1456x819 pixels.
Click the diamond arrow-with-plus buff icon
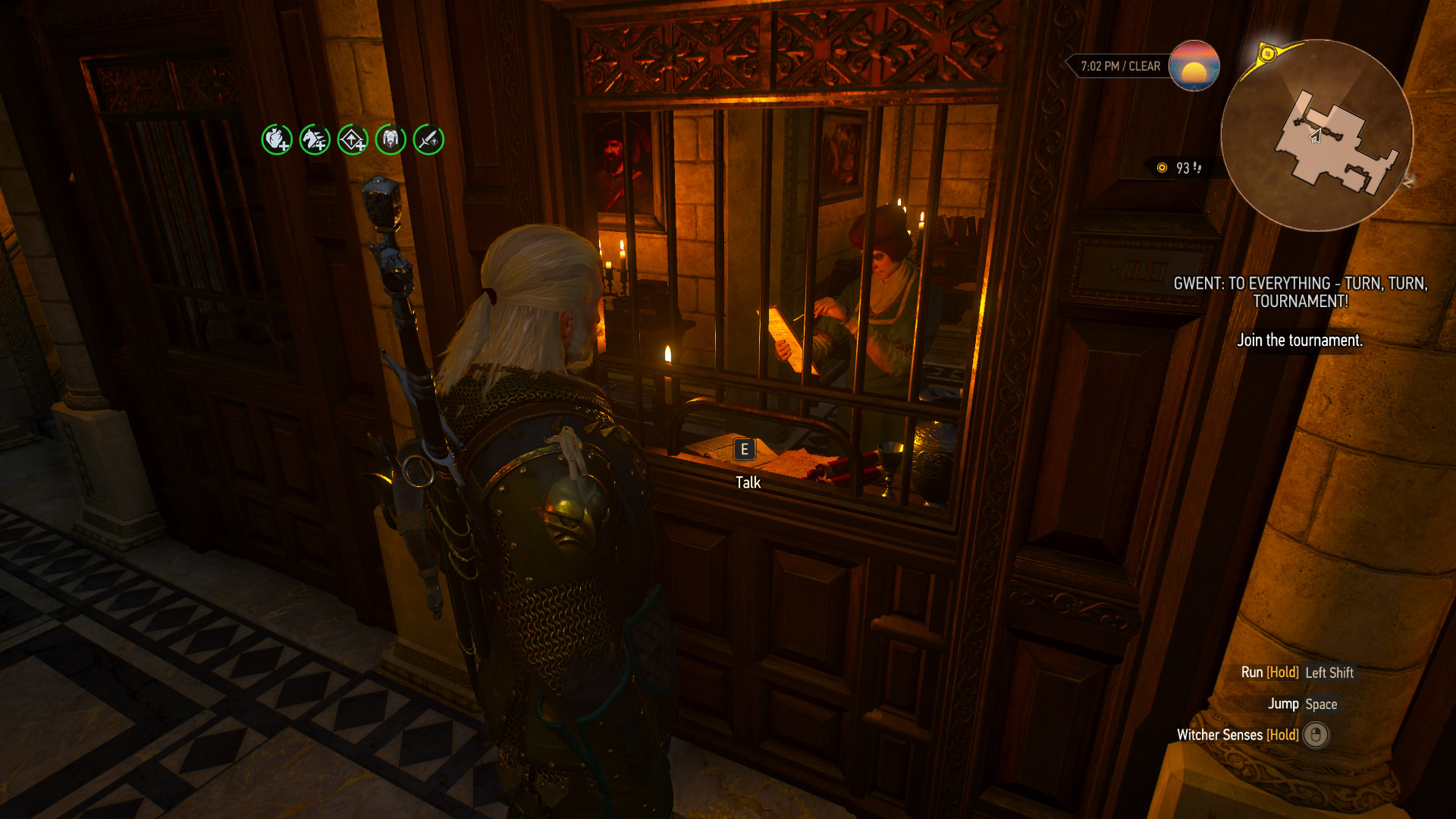[353, 140]
